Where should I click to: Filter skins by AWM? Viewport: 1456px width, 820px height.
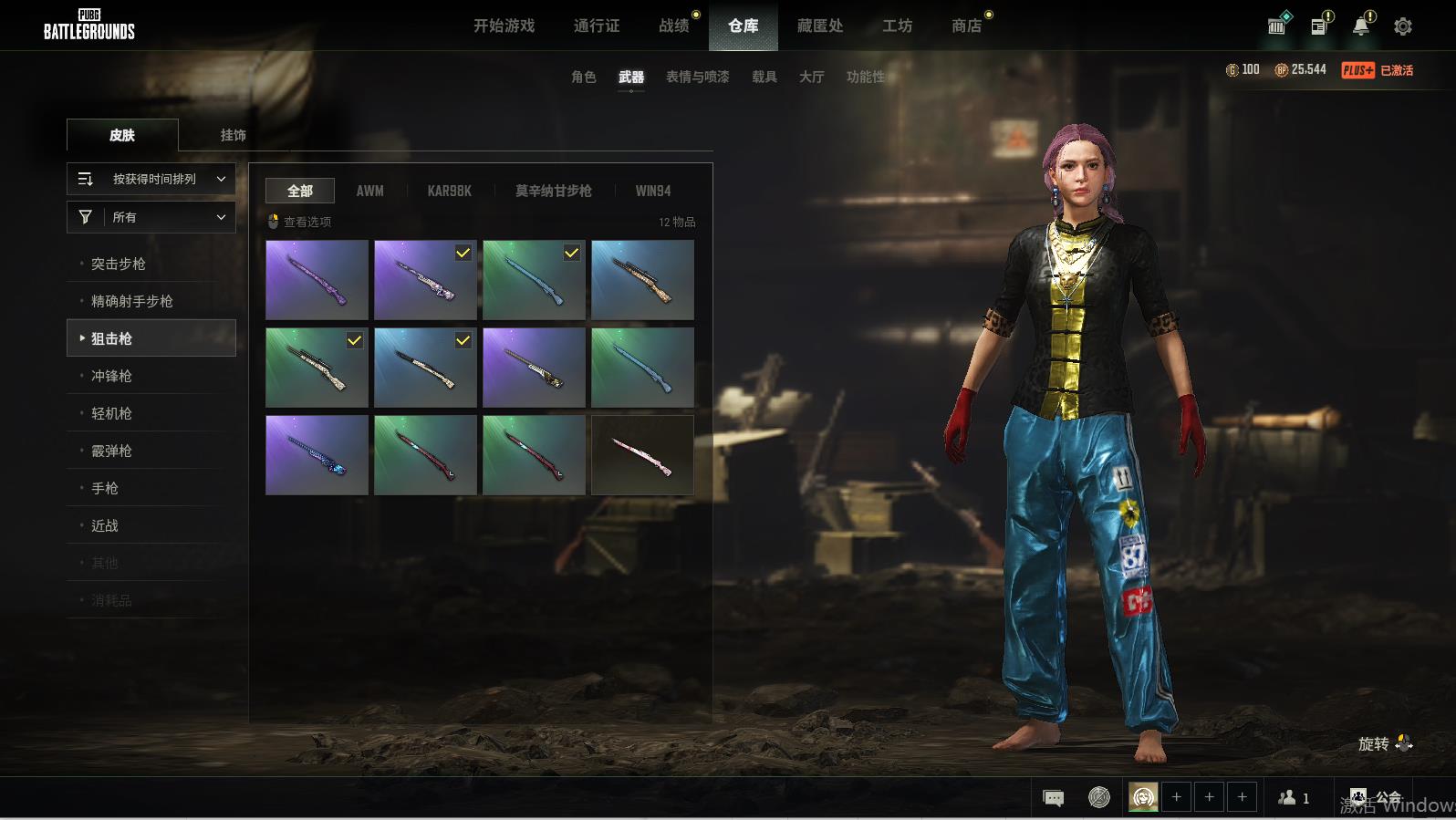pos(369,191)
